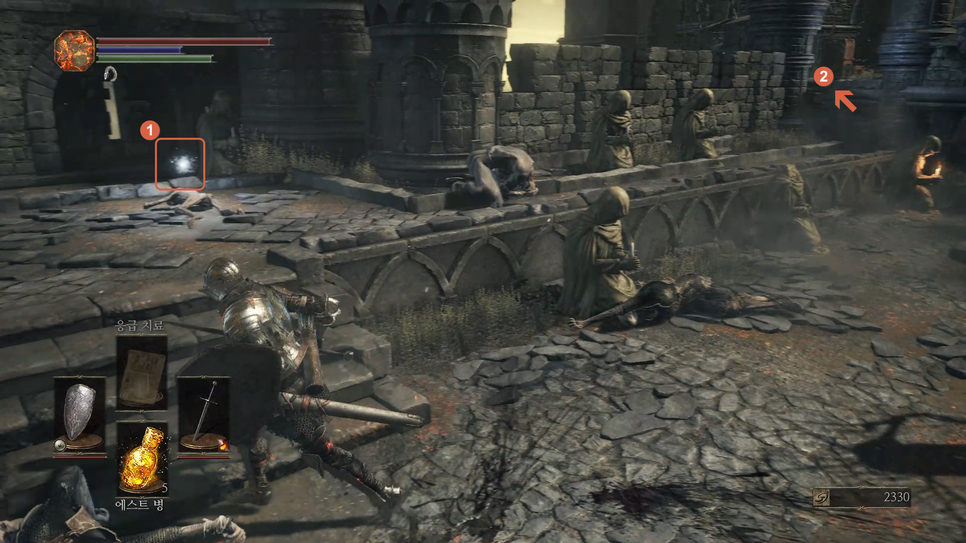Click the orange number 1 marker badge
Screen dimensions: 966x543
(x=150, y=130)
